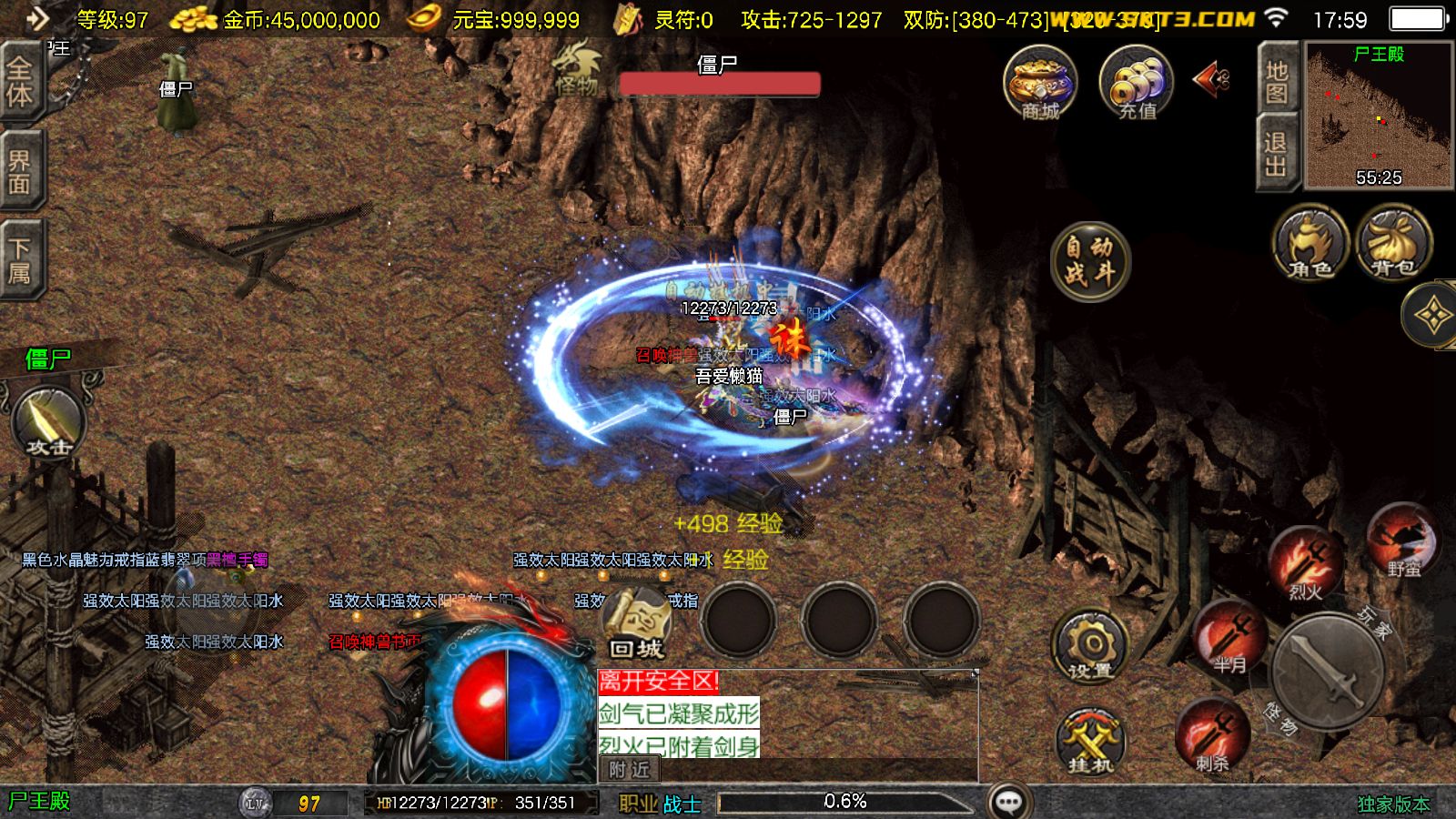The width and height of the screenshot is (1456, 819).
Task: Open the chat bubble button
Action: coord(1009,801)
